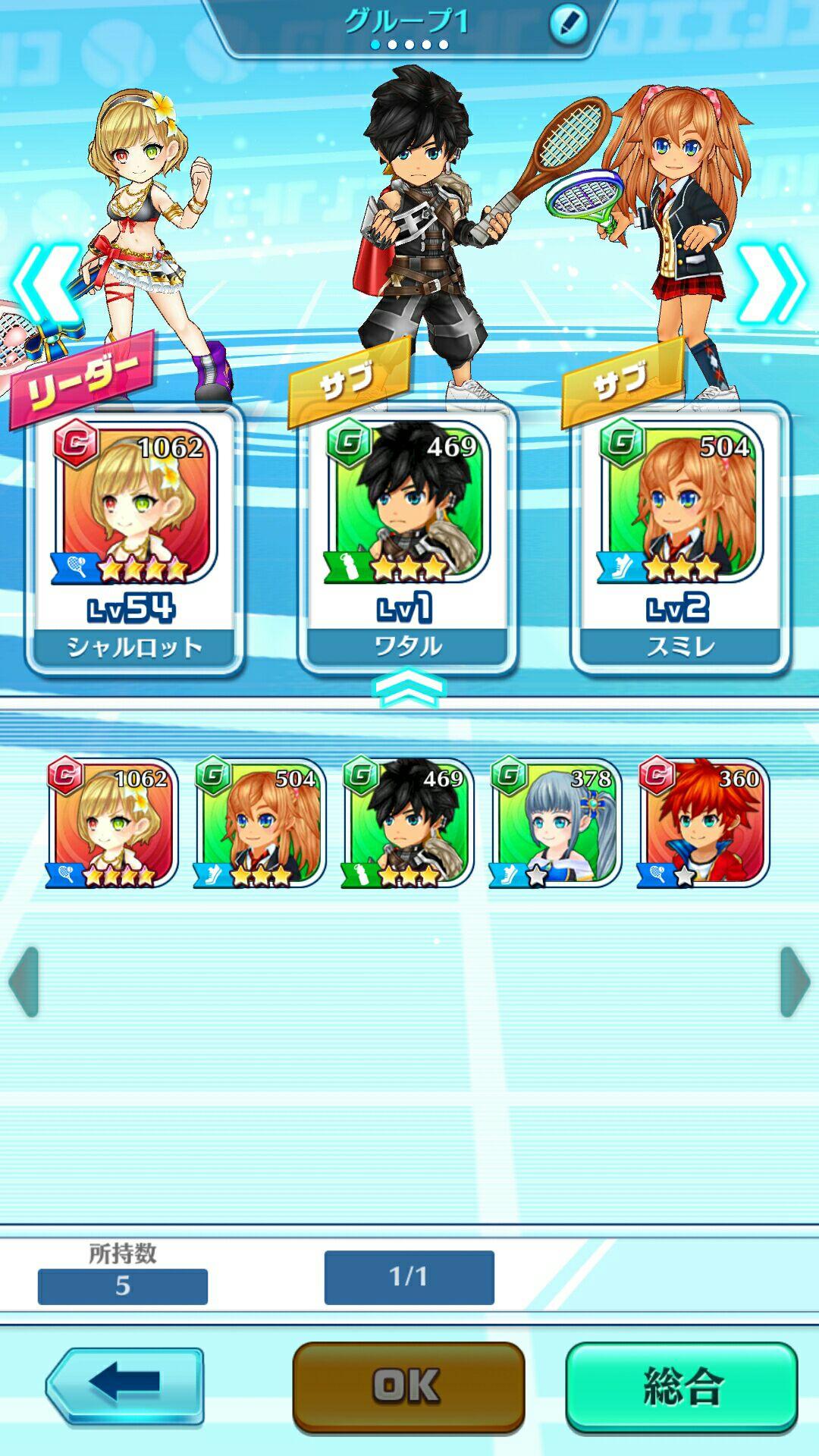
Task: Confirm the team with OK
Action: click(408, 1387)
